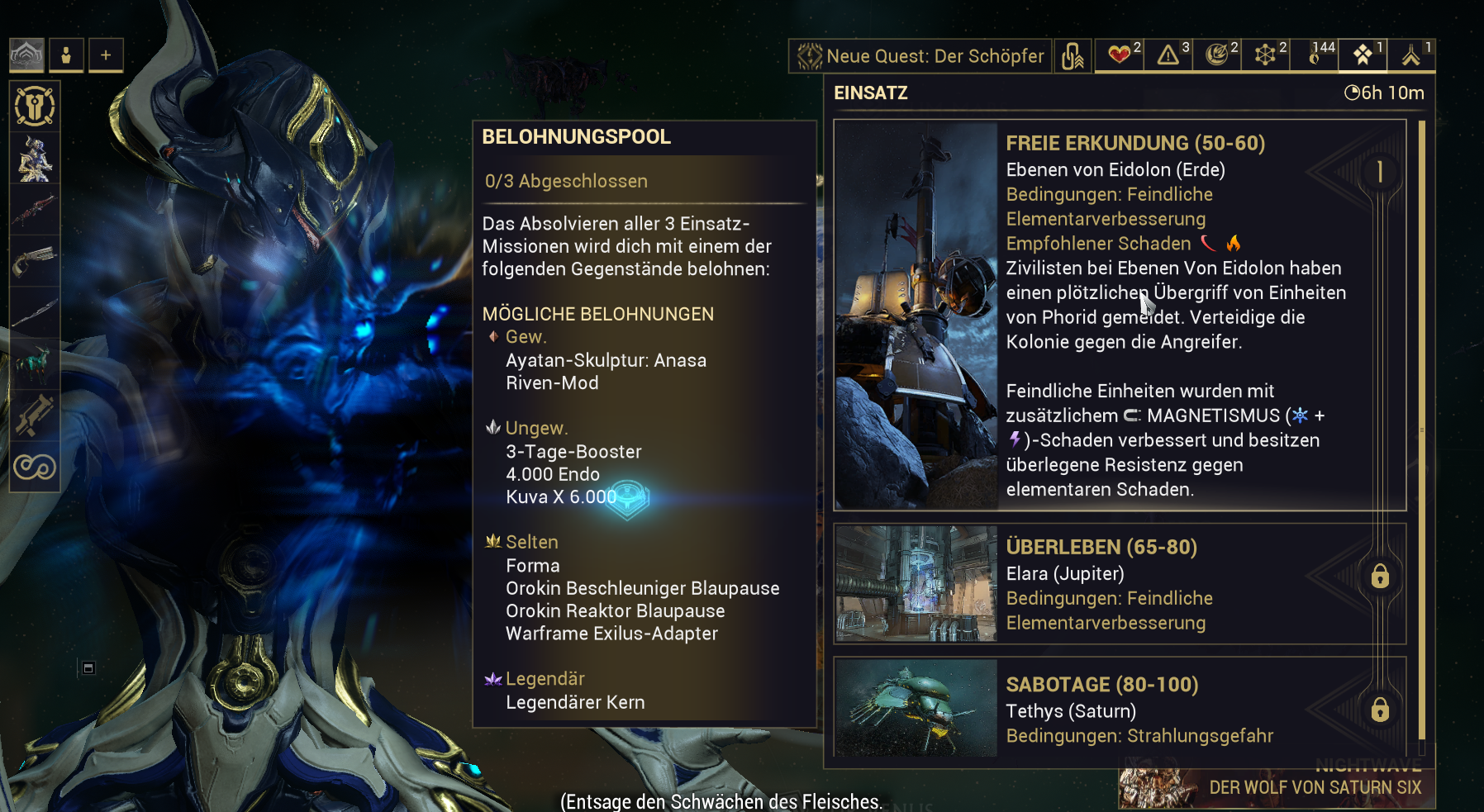The height and width of the screenshot is (812, 1484).
Task: Switch to the warning triangle alerts tab
Action: pos(1168,55)
